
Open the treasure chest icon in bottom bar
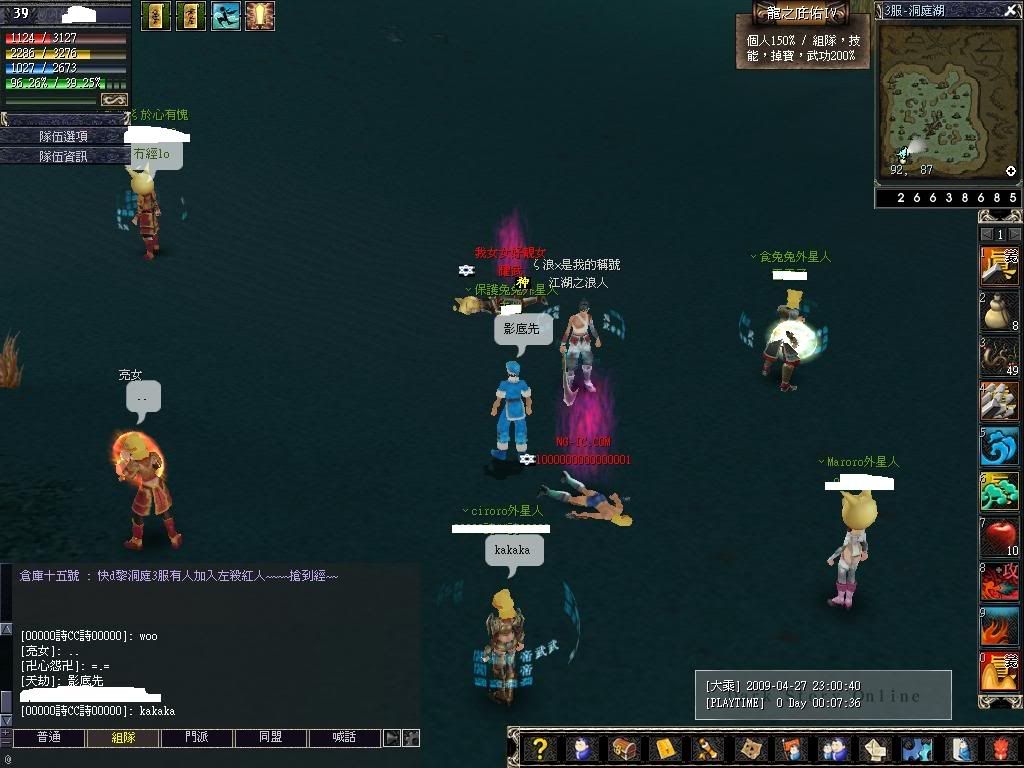point(623,748)
